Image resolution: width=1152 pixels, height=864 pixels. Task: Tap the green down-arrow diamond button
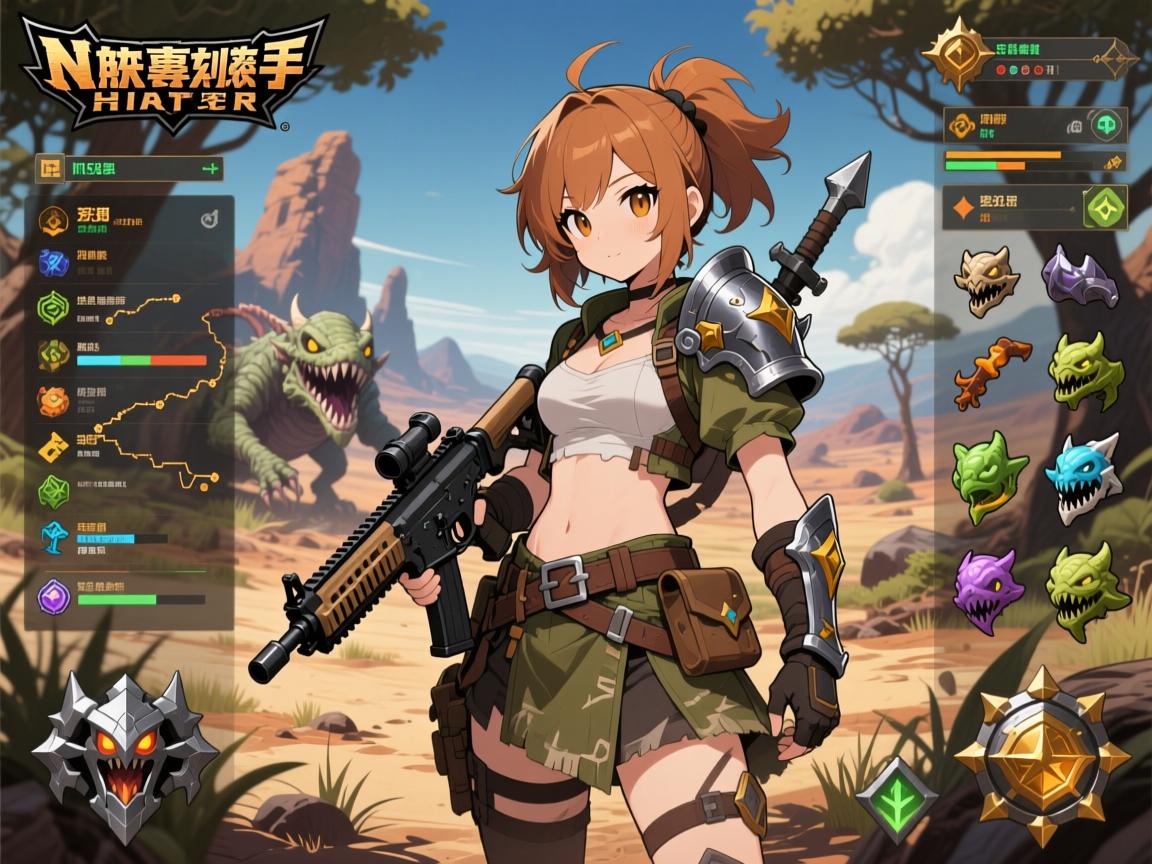(x=896, y=799)
